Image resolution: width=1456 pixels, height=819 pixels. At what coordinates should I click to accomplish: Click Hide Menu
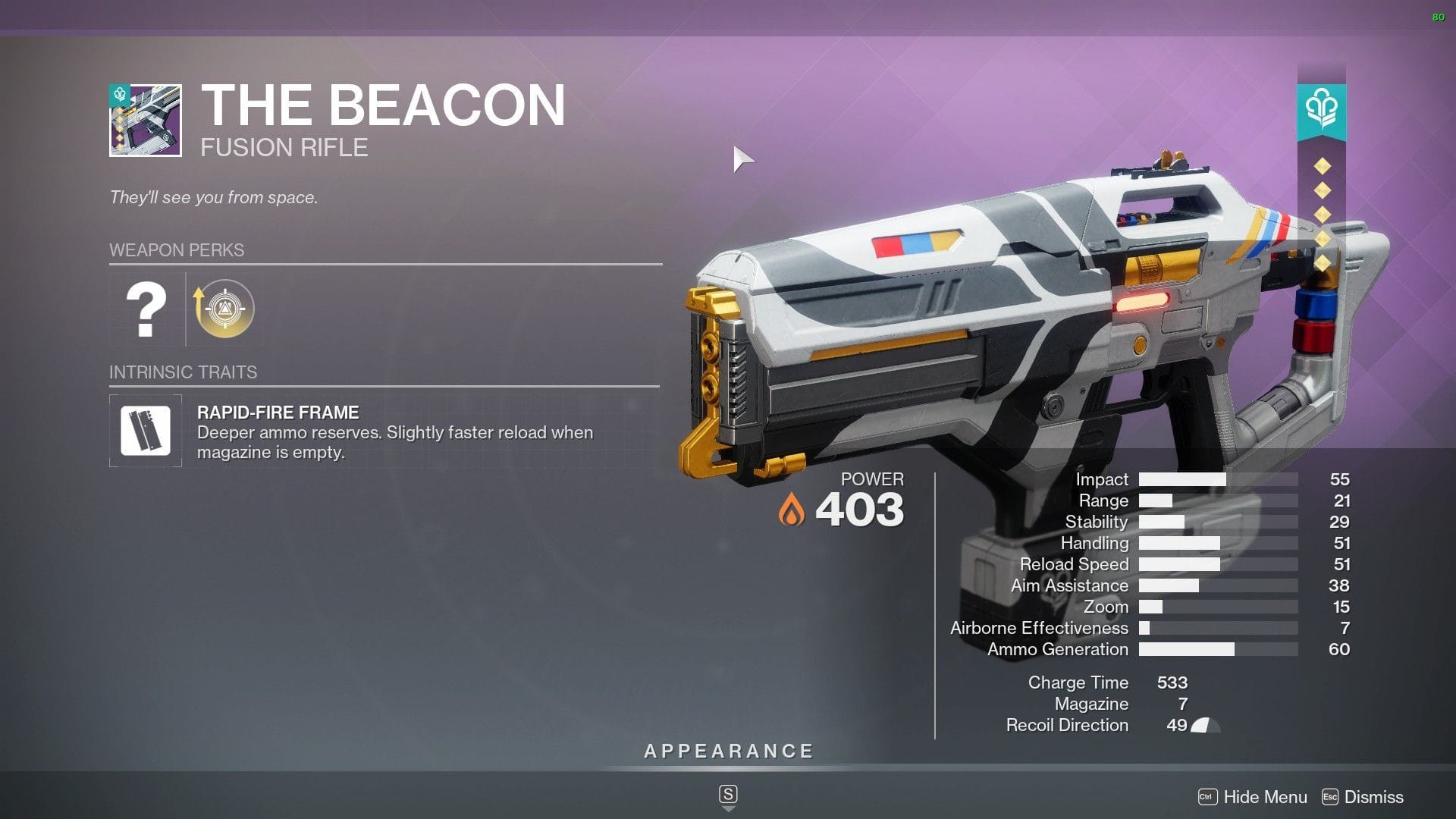click(1264, 797)
